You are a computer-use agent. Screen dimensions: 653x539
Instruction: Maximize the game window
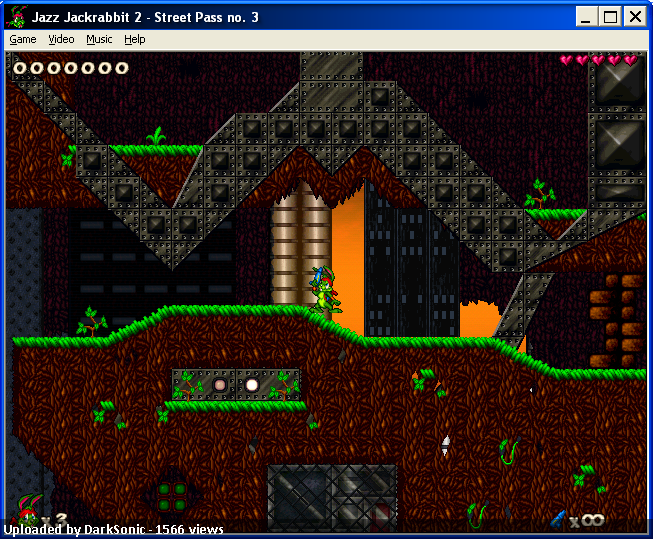(x=611, y=16)
